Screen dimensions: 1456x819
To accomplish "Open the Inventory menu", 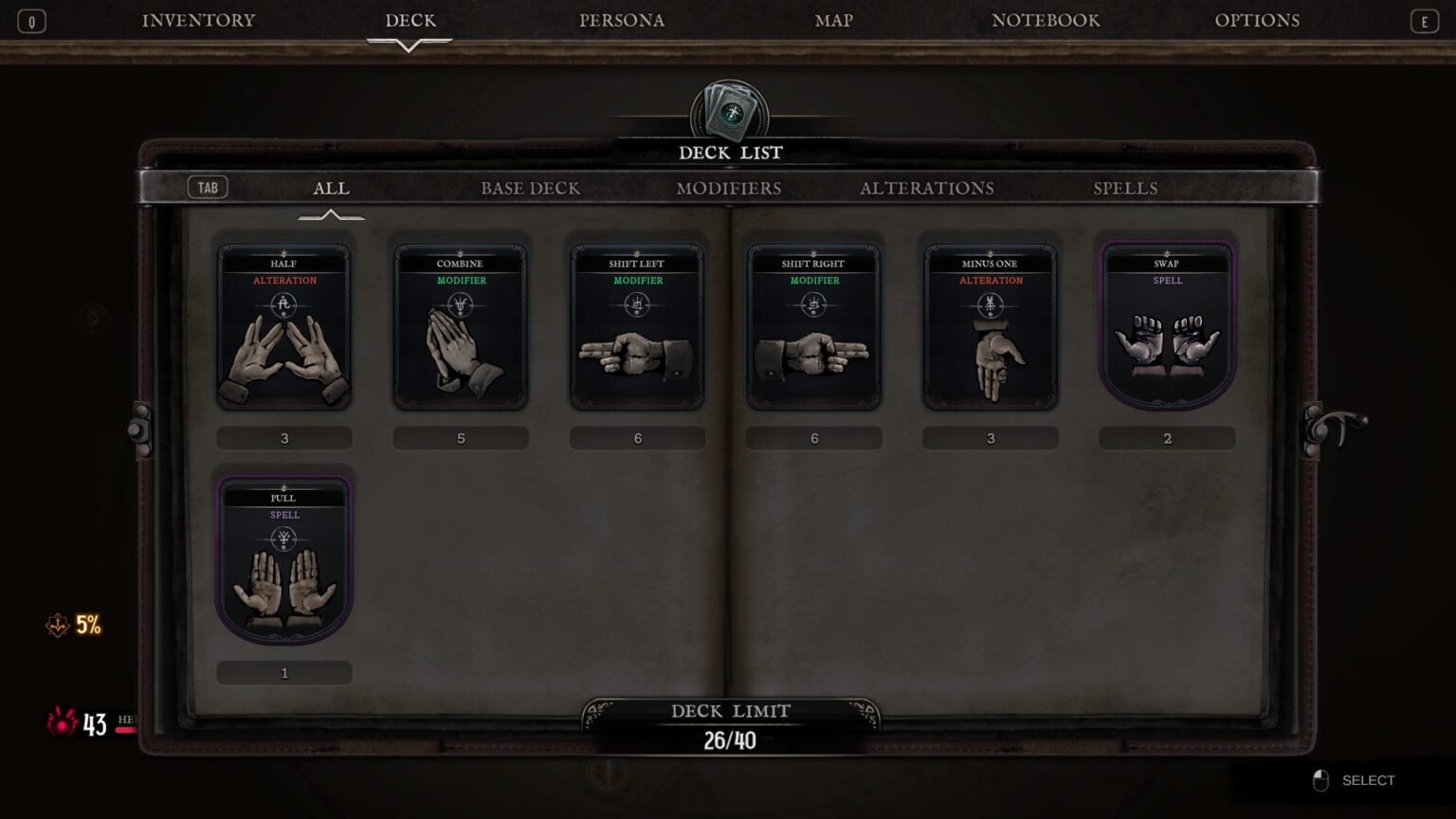I will (x=198, y=21).
